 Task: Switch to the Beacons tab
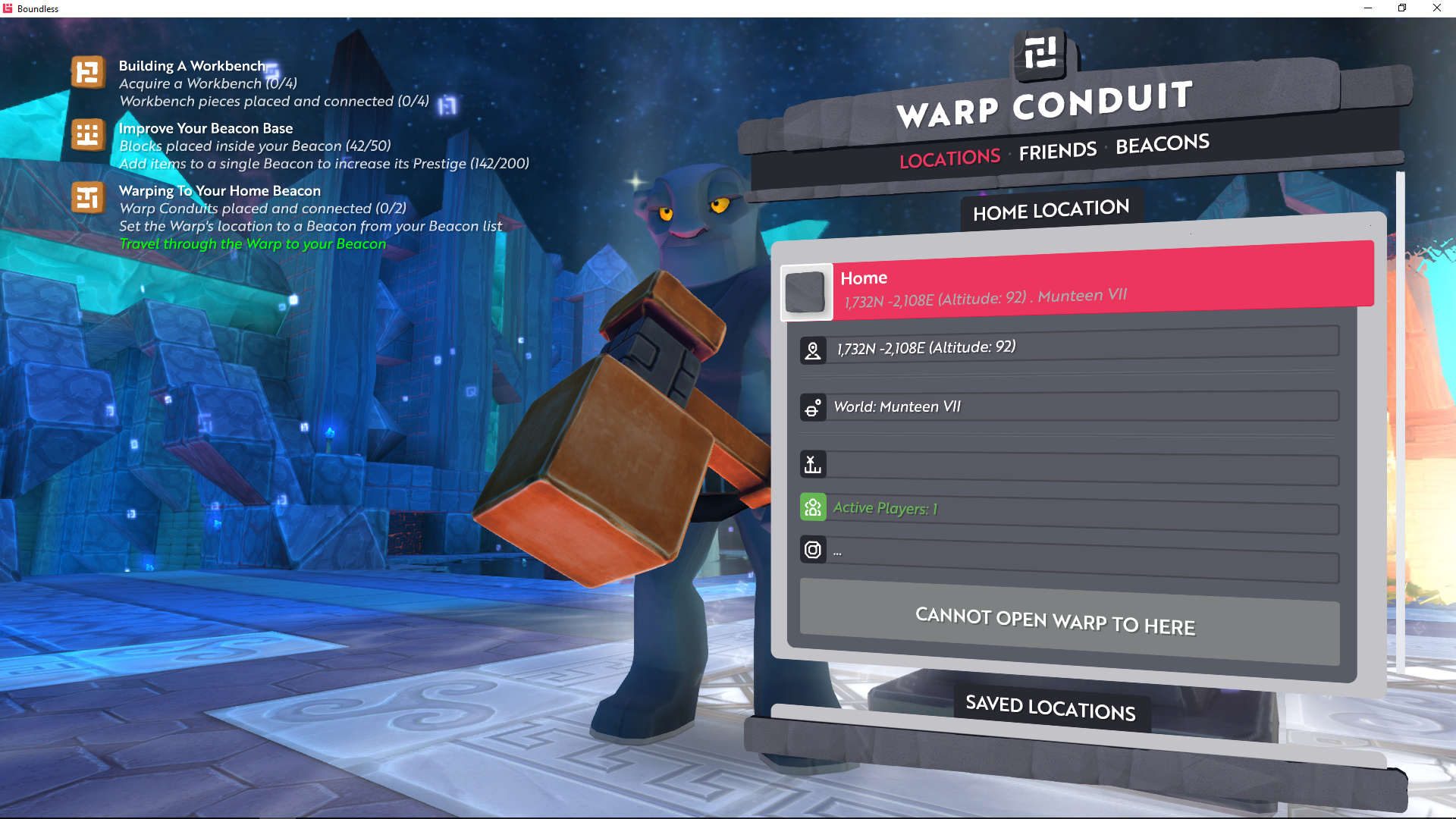coord(1162,143)
